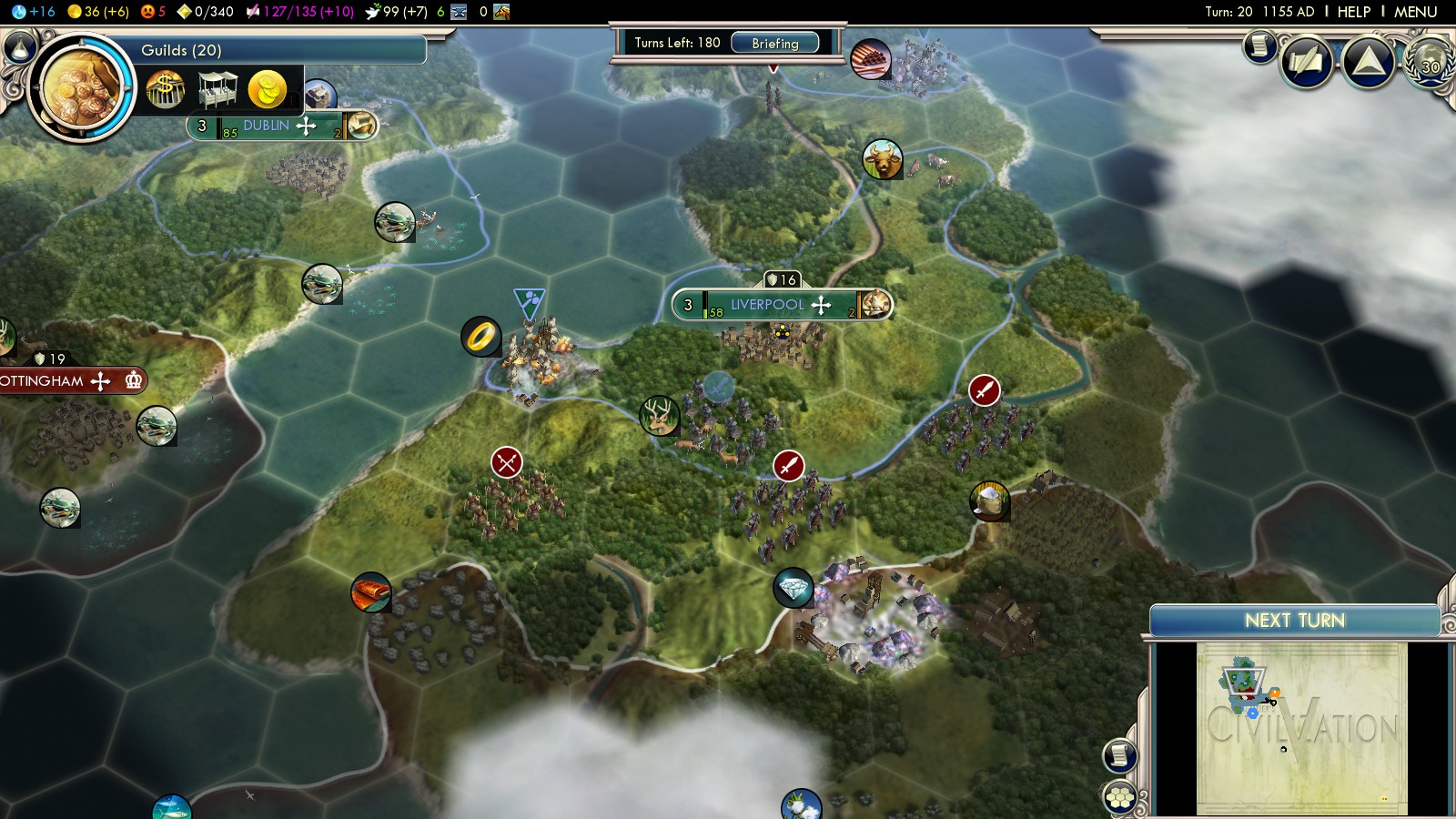Click the minimap to move the camera
The width and height of the screenshot is (1456, 819).
click(x=1301, y=728)
